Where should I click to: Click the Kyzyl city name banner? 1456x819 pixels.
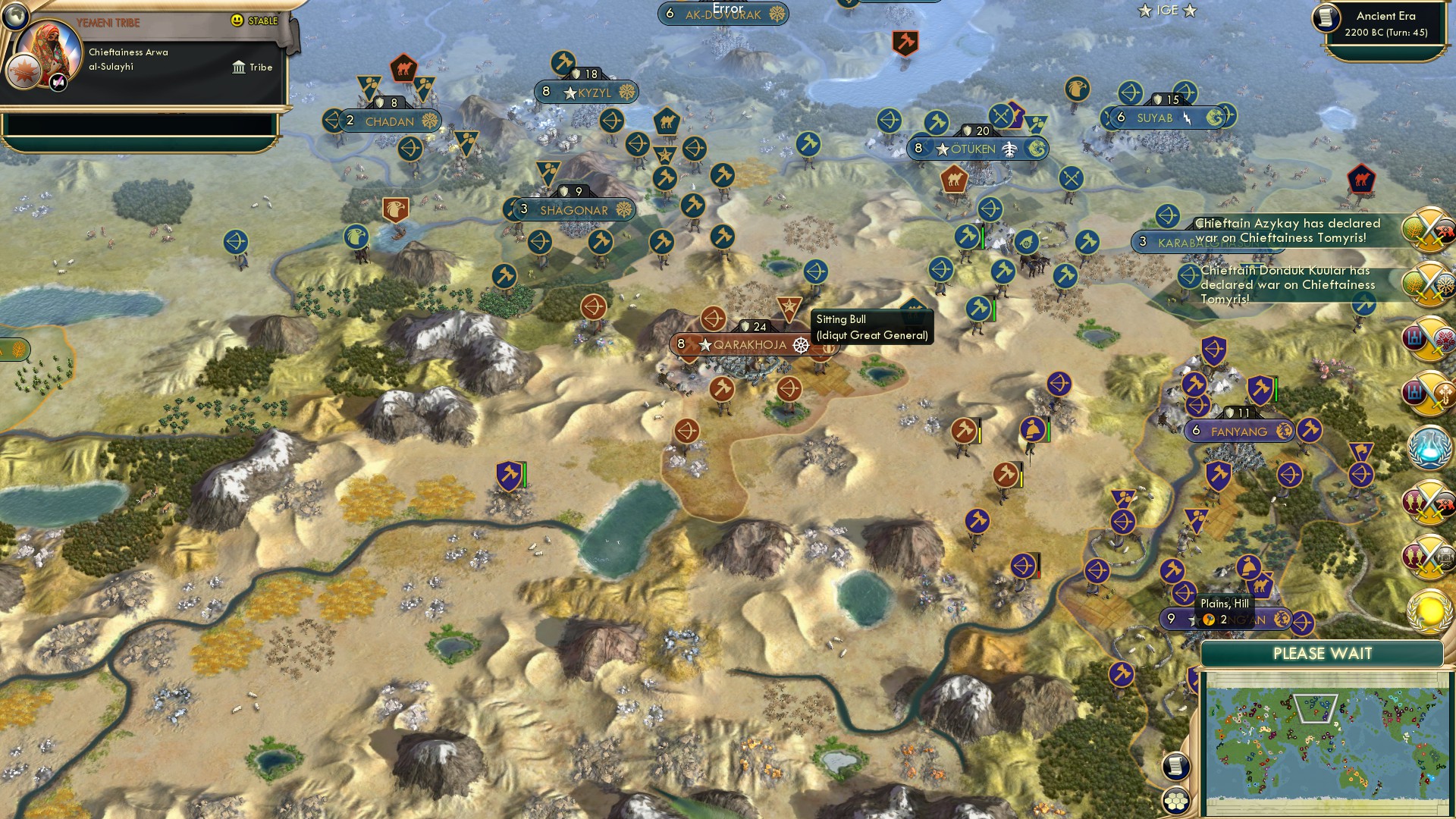coord(584,91)
